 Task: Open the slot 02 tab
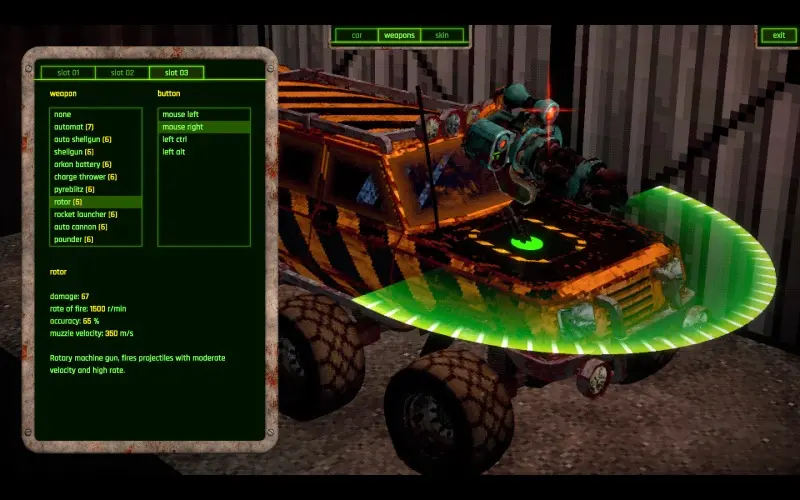click(122, 73)
